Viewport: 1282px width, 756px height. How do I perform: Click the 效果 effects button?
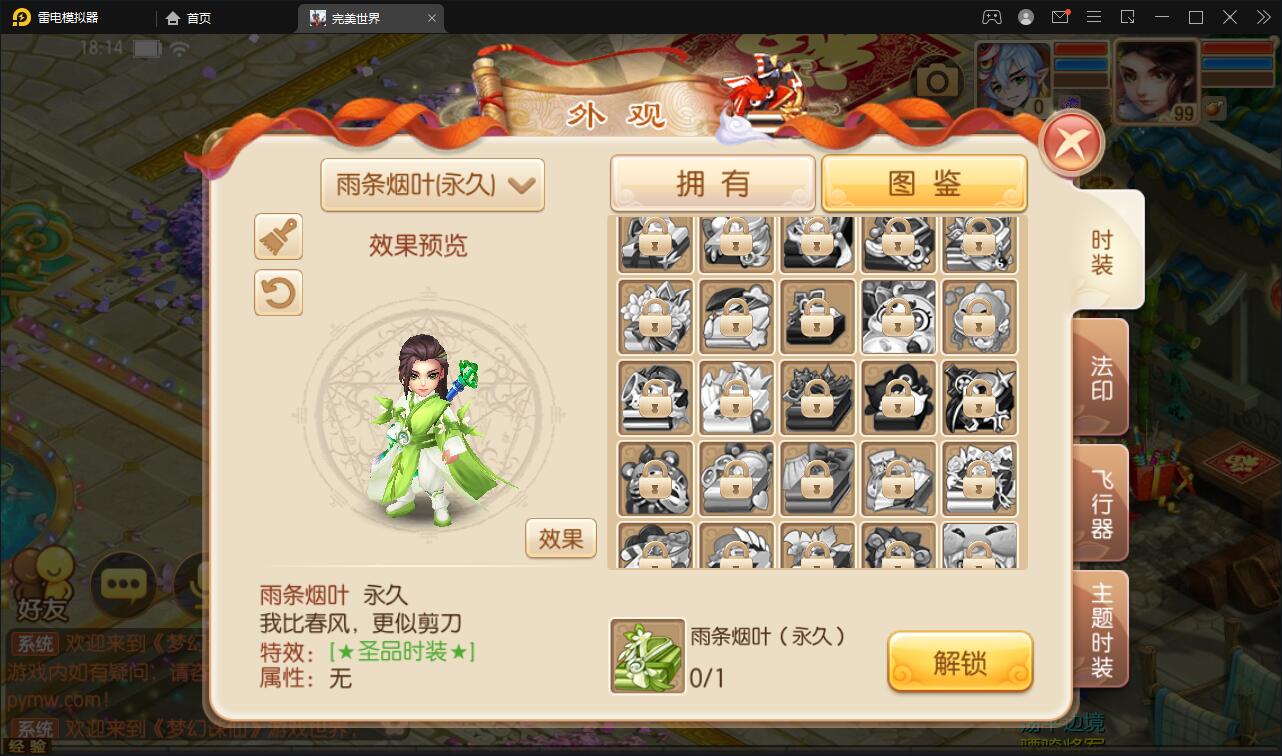pyautogui.click(x=560, y=538)
